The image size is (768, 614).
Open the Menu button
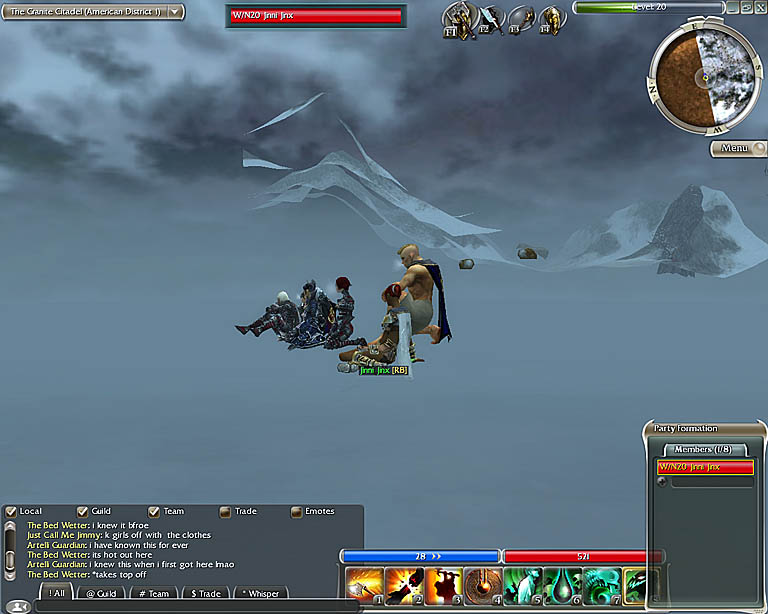click(x=737, y=148)
